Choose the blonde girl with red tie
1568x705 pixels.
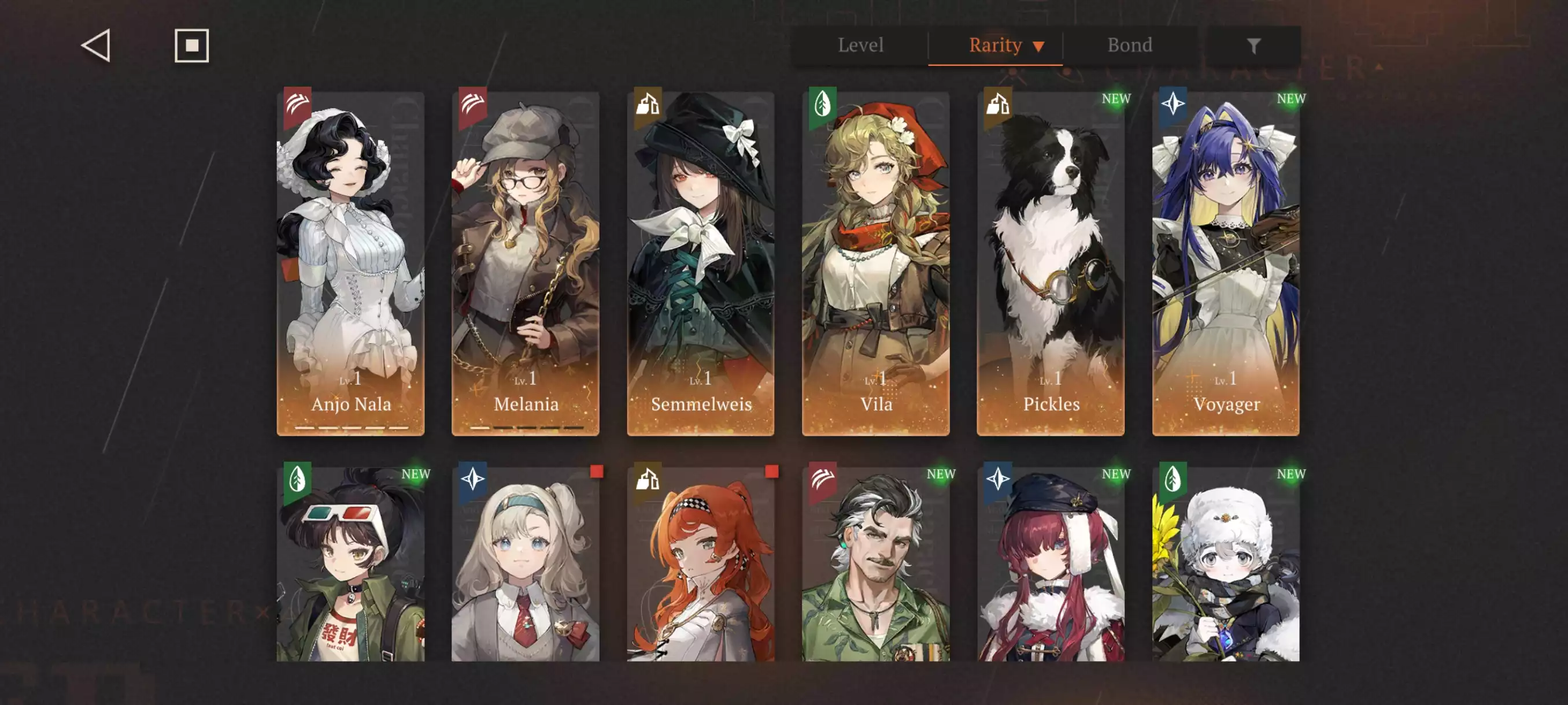(x=526, y=563)
